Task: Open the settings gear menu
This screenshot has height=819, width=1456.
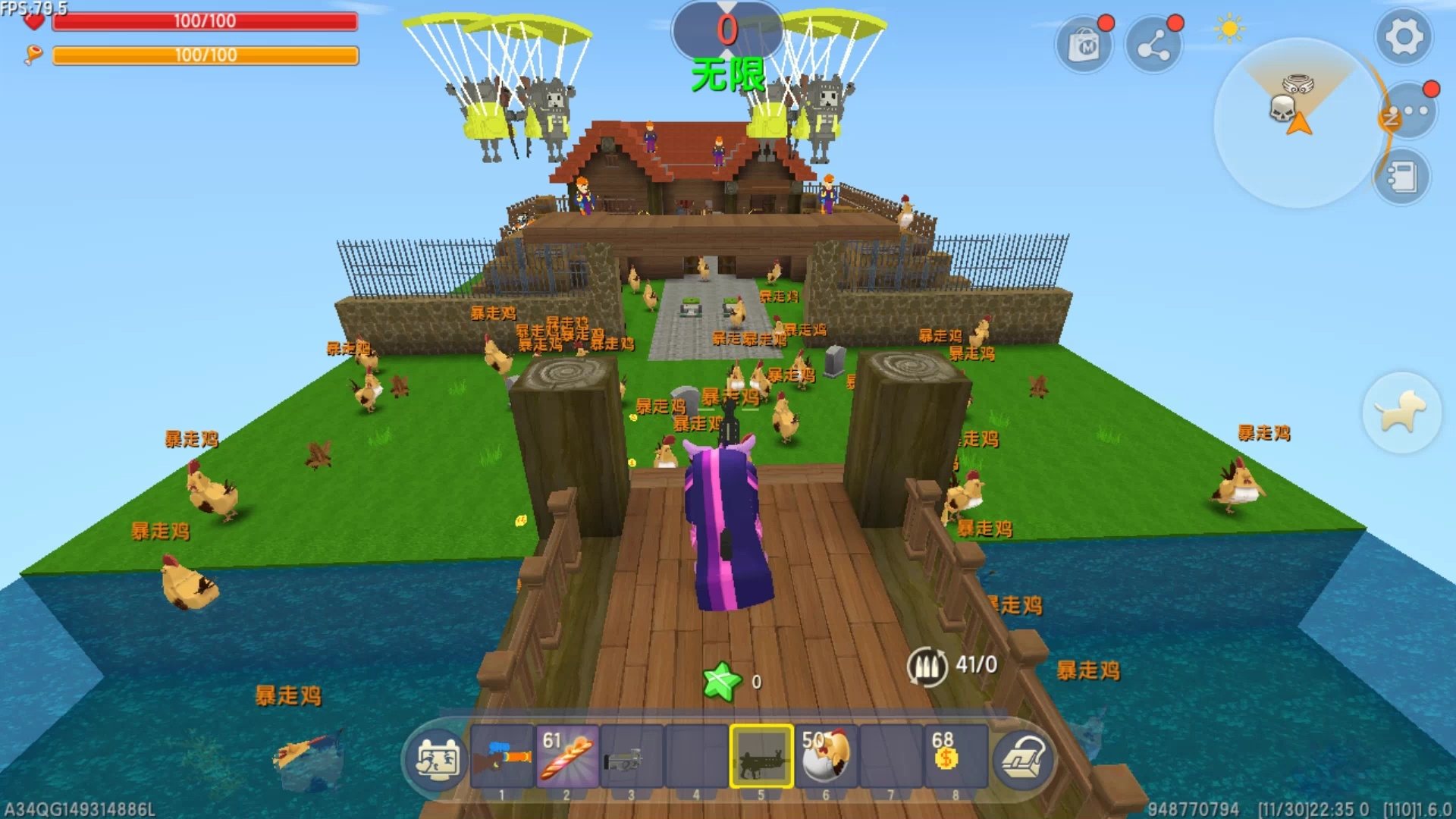Action: (x=1404, y=36)
